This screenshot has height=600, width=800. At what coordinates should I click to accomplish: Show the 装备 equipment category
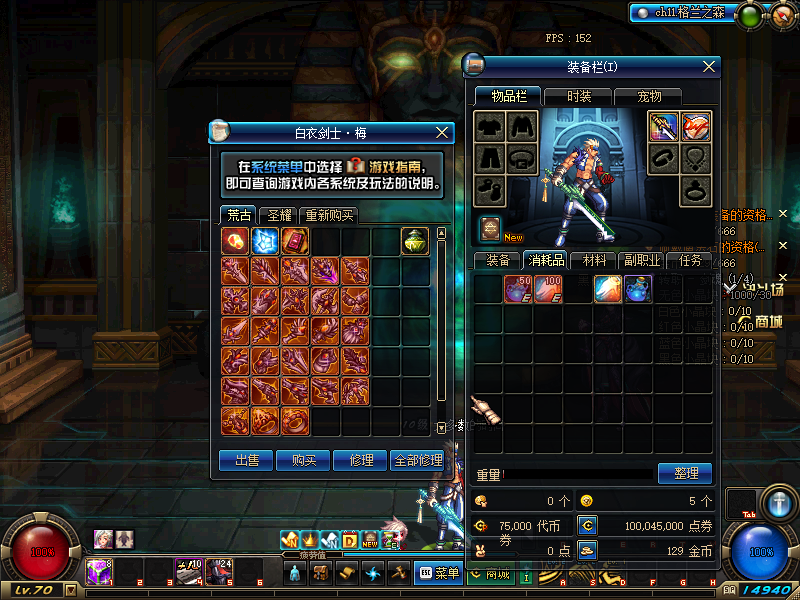point(498,260)
